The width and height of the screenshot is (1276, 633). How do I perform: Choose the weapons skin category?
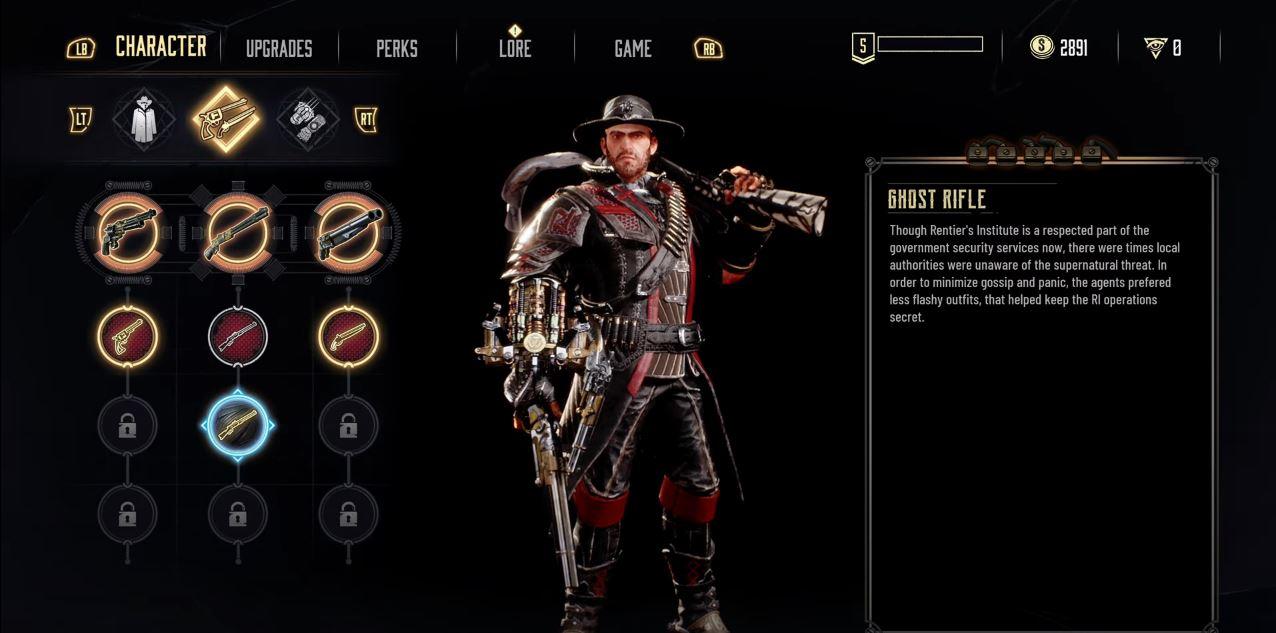226,119
